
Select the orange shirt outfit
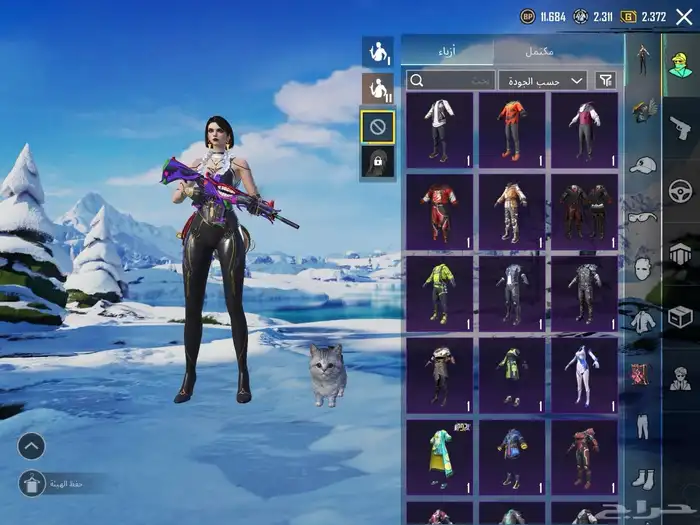[512, 130]
